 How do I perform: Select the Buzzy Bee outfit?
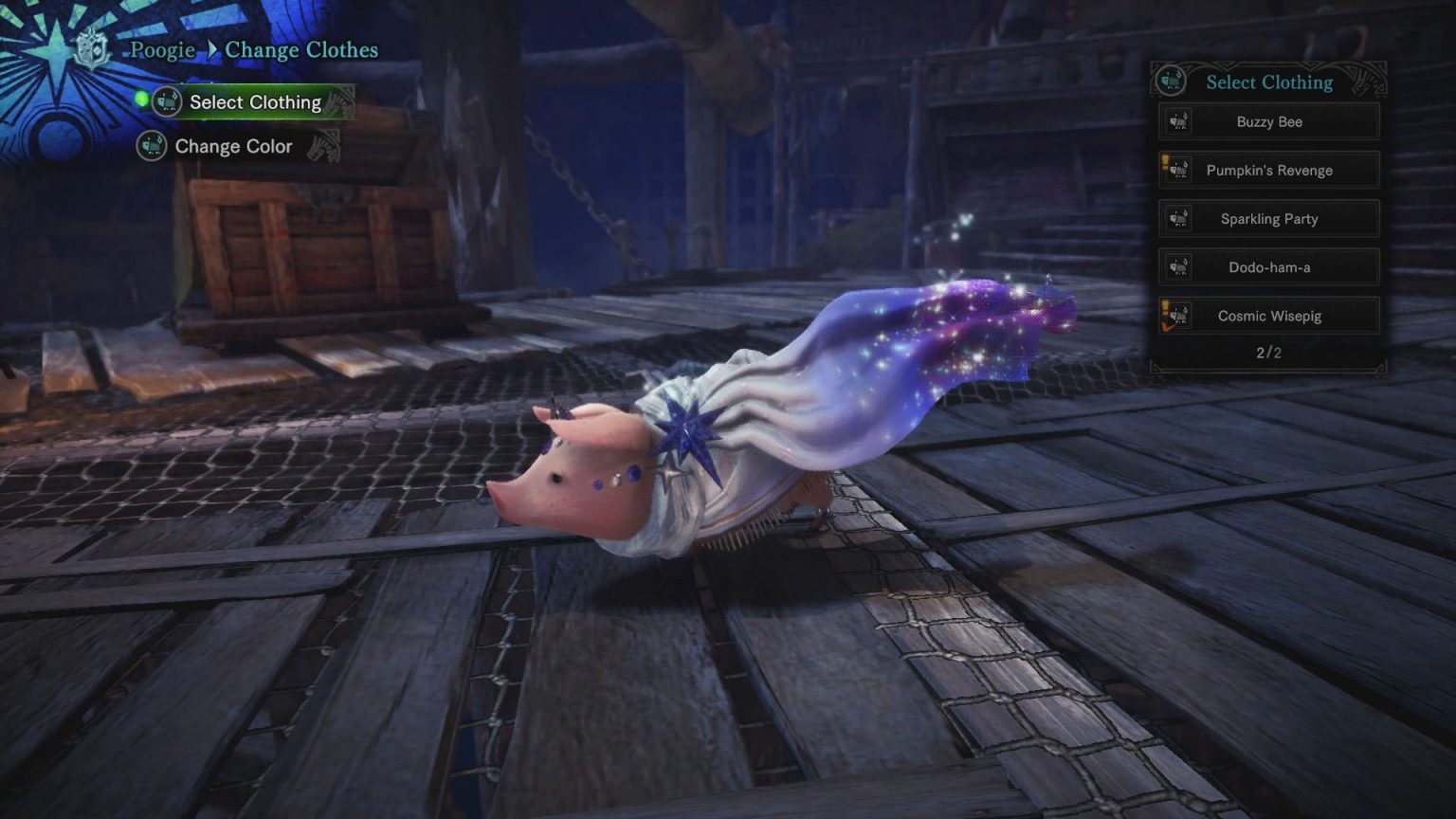(x=1268, y=122)
